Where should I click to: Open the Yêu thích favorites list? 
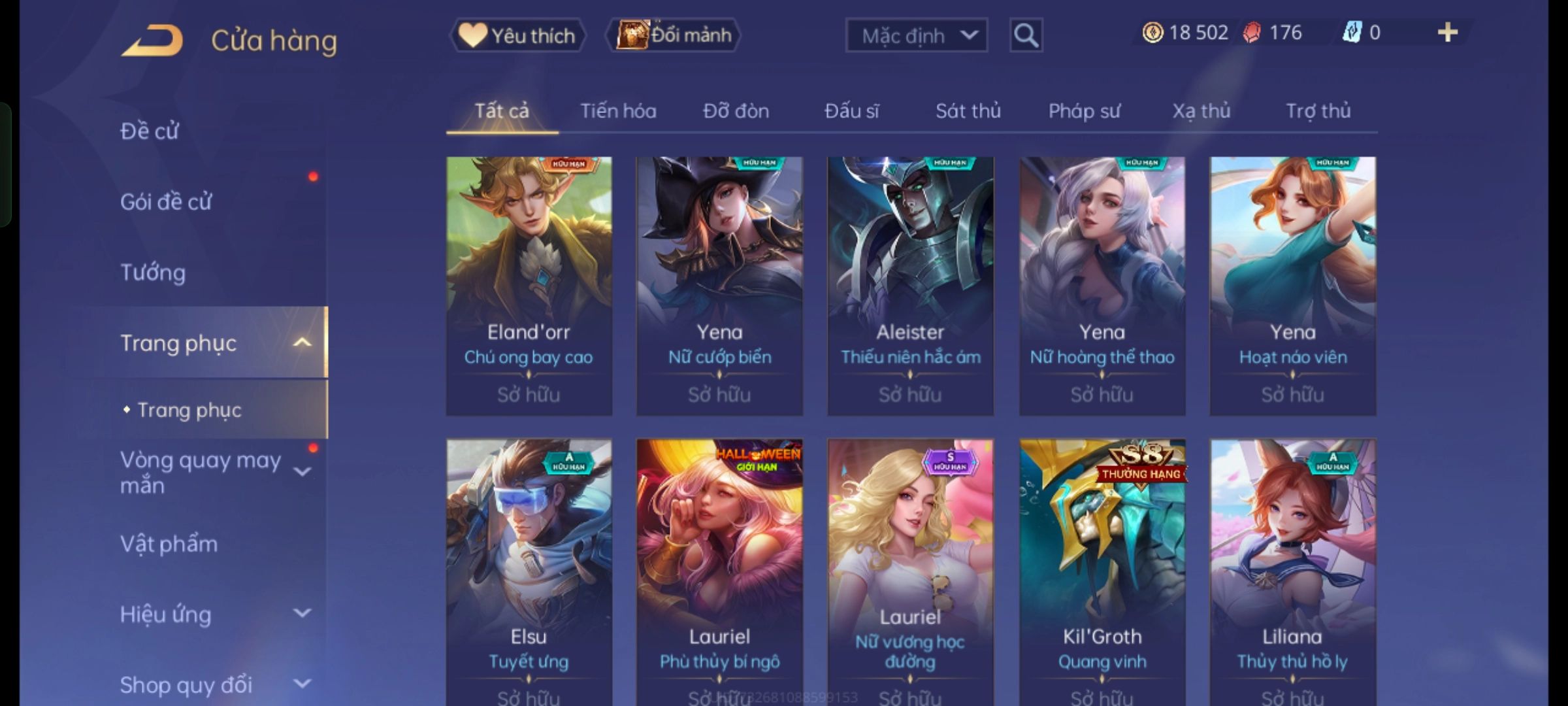pyautogui.click(x=517, y=35)
